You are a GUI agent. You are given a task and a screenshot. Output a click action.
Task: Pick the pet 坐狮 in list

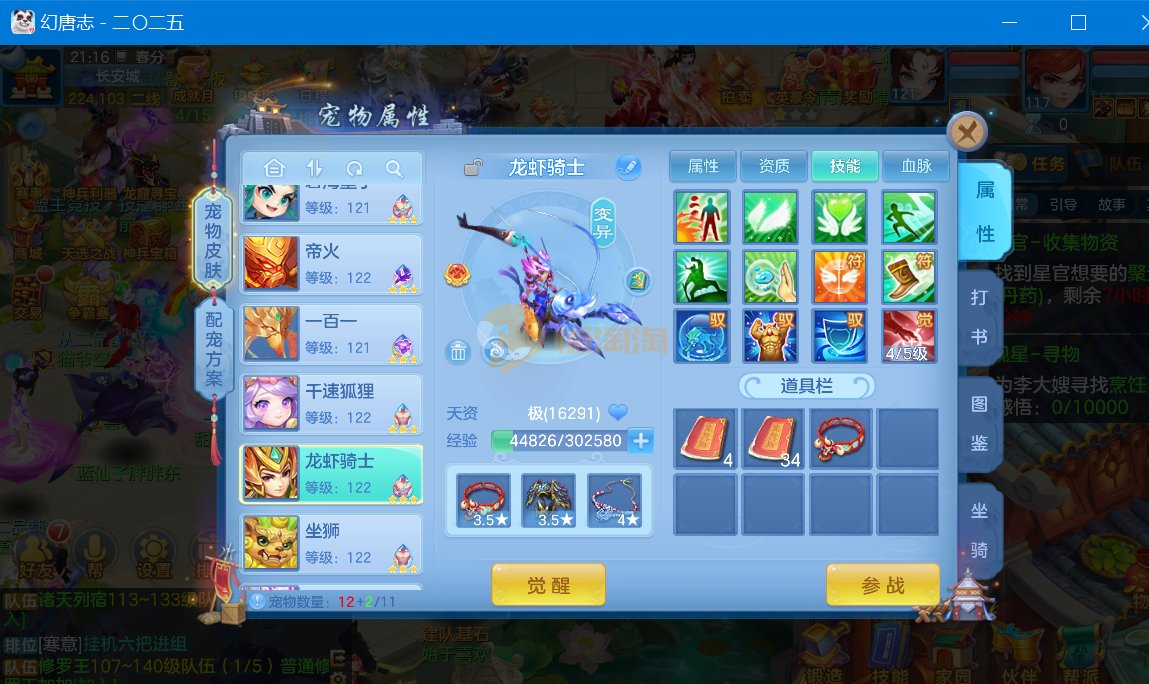coord(331,544)
